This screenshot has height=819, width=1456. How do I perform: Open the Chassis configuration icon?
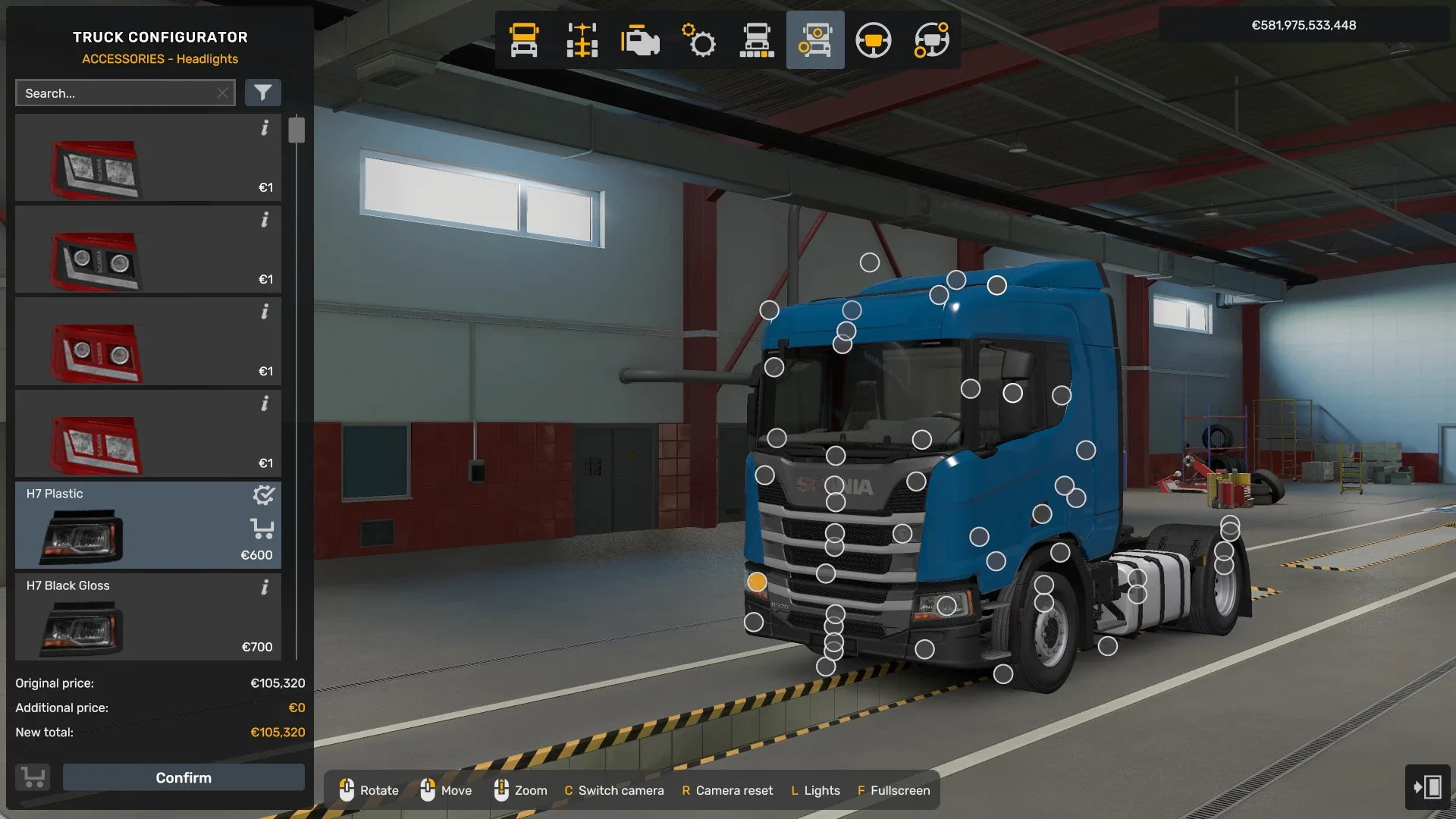(x=582, y=40)
